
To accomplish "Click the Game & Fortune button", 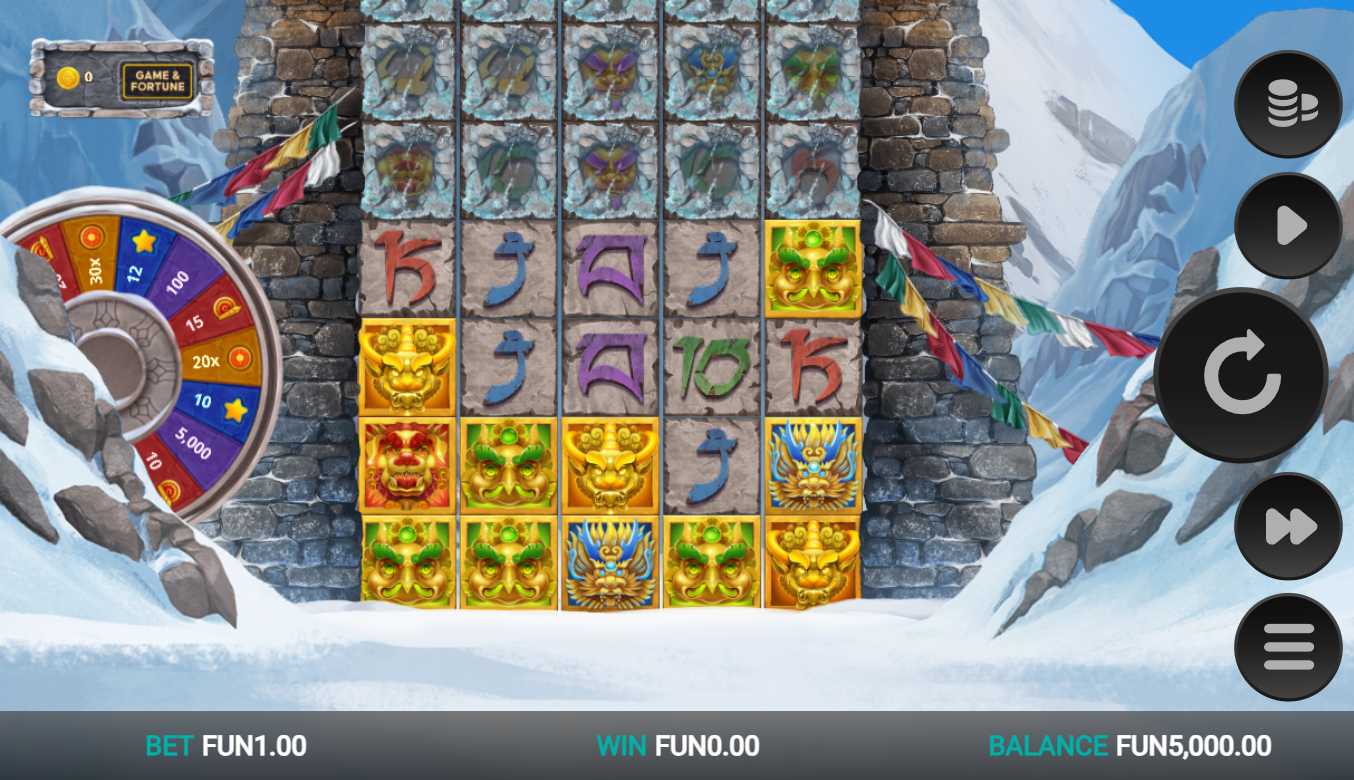I will (158, 80).
